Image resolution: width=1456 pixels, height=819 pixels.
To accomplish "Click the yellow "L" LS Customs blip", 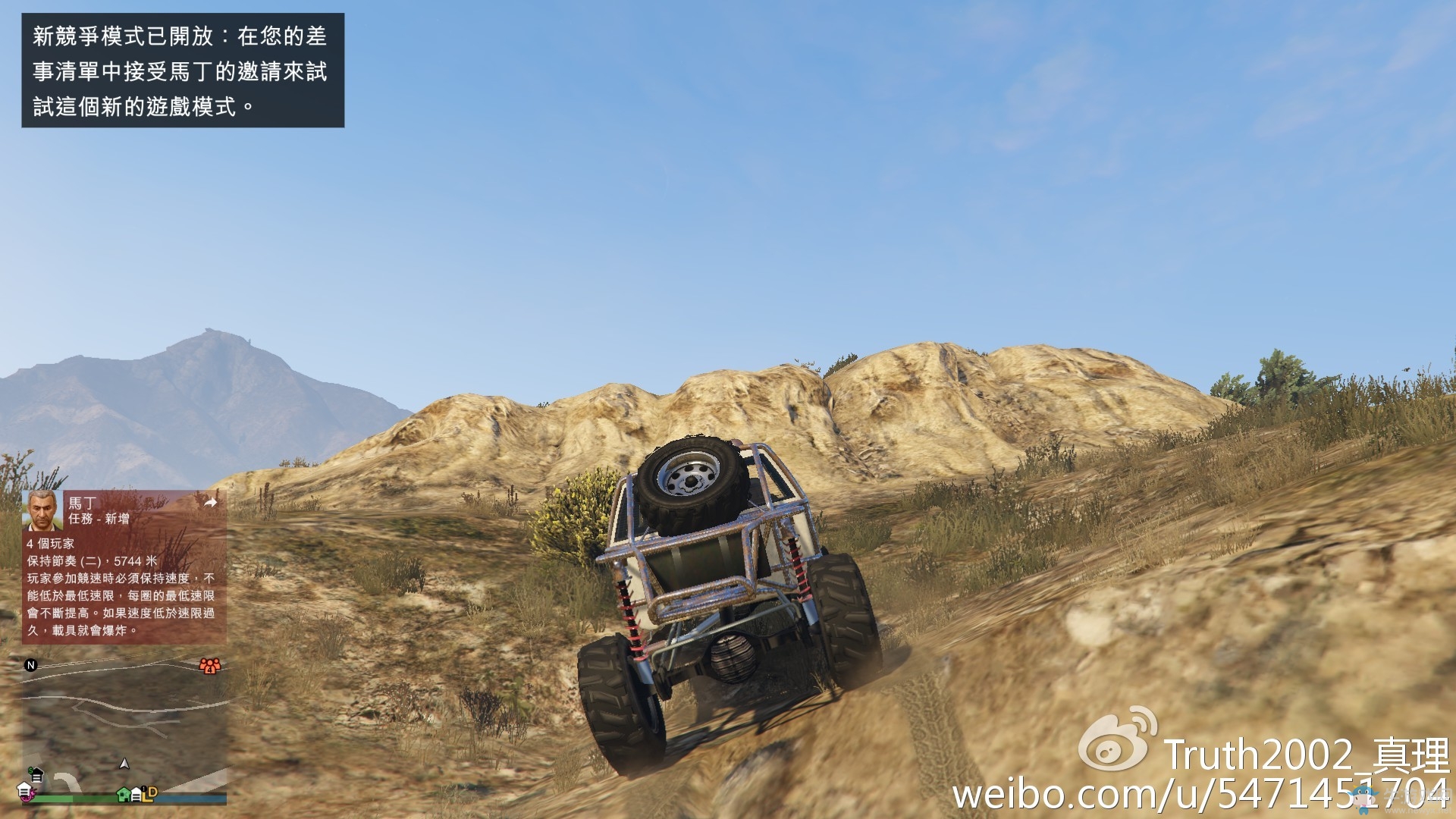I will (145, 798).
